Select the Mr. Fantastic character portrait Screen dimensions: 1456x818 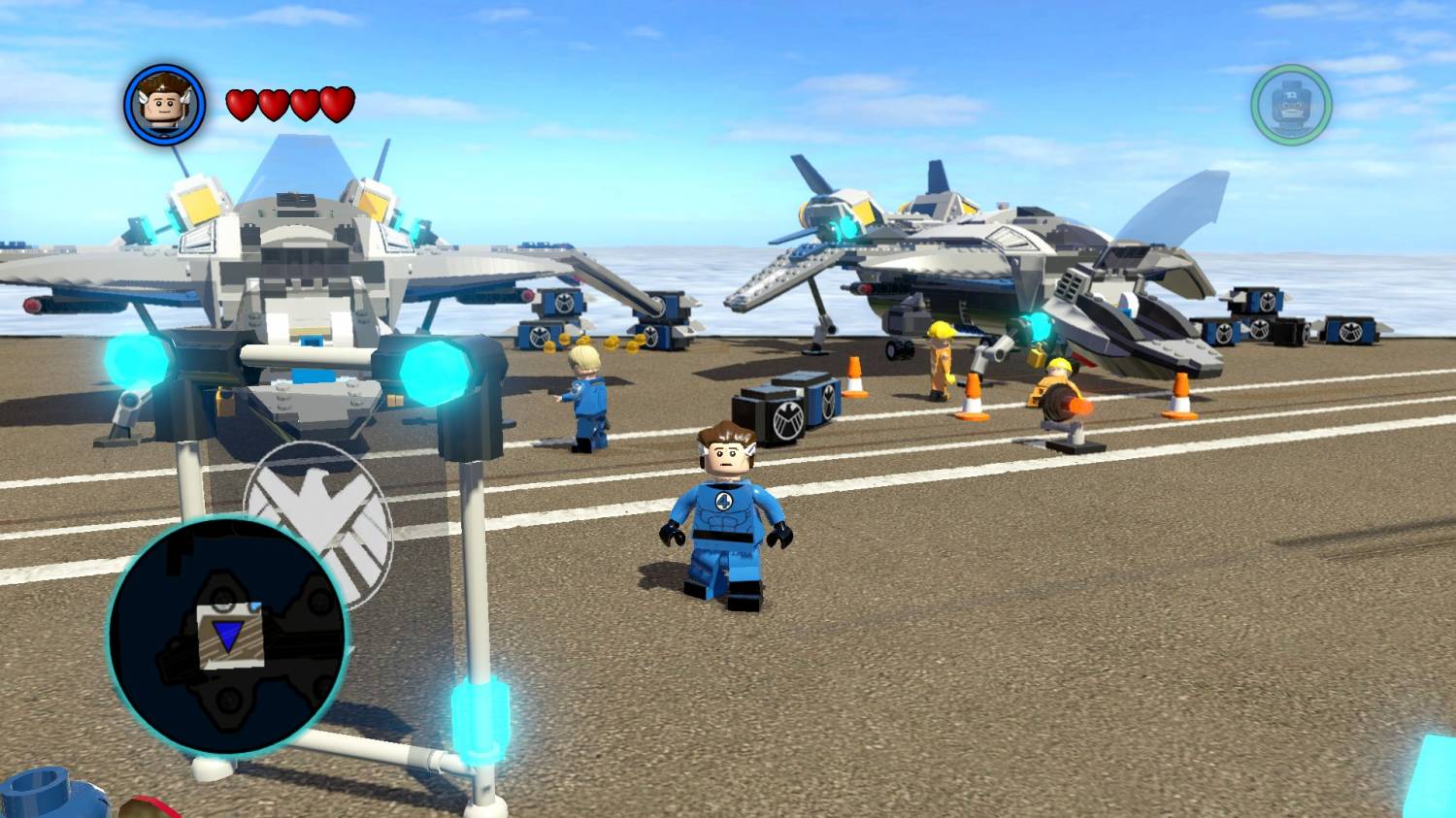coord(164,105)
